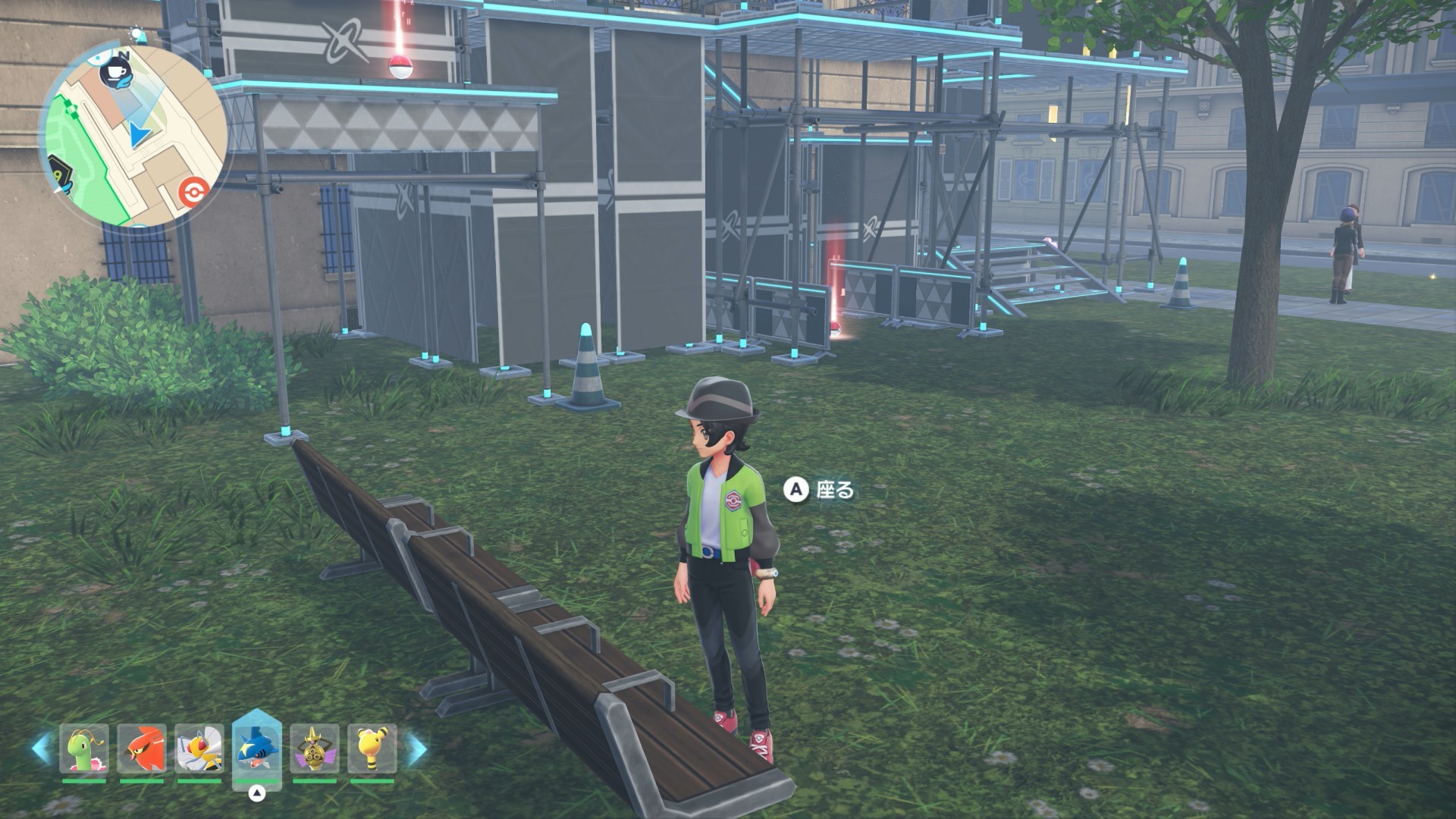The width and height of the screenshot is (1456, 819).
Task: Choose Talonflame in the party bar
Action: pyautogui.click(x=141, y=749)
